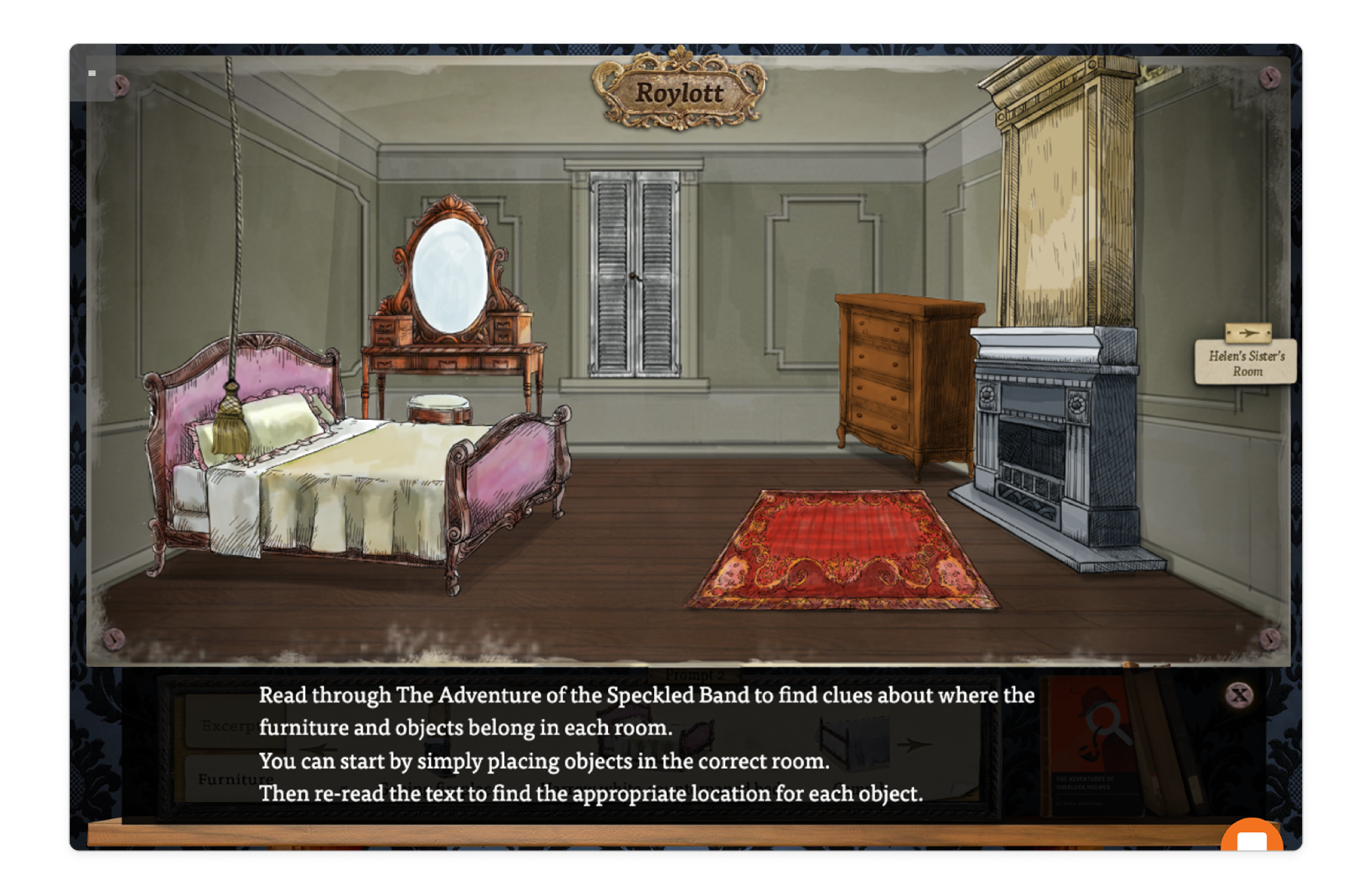Click the Roylott room nameplate

682,92
